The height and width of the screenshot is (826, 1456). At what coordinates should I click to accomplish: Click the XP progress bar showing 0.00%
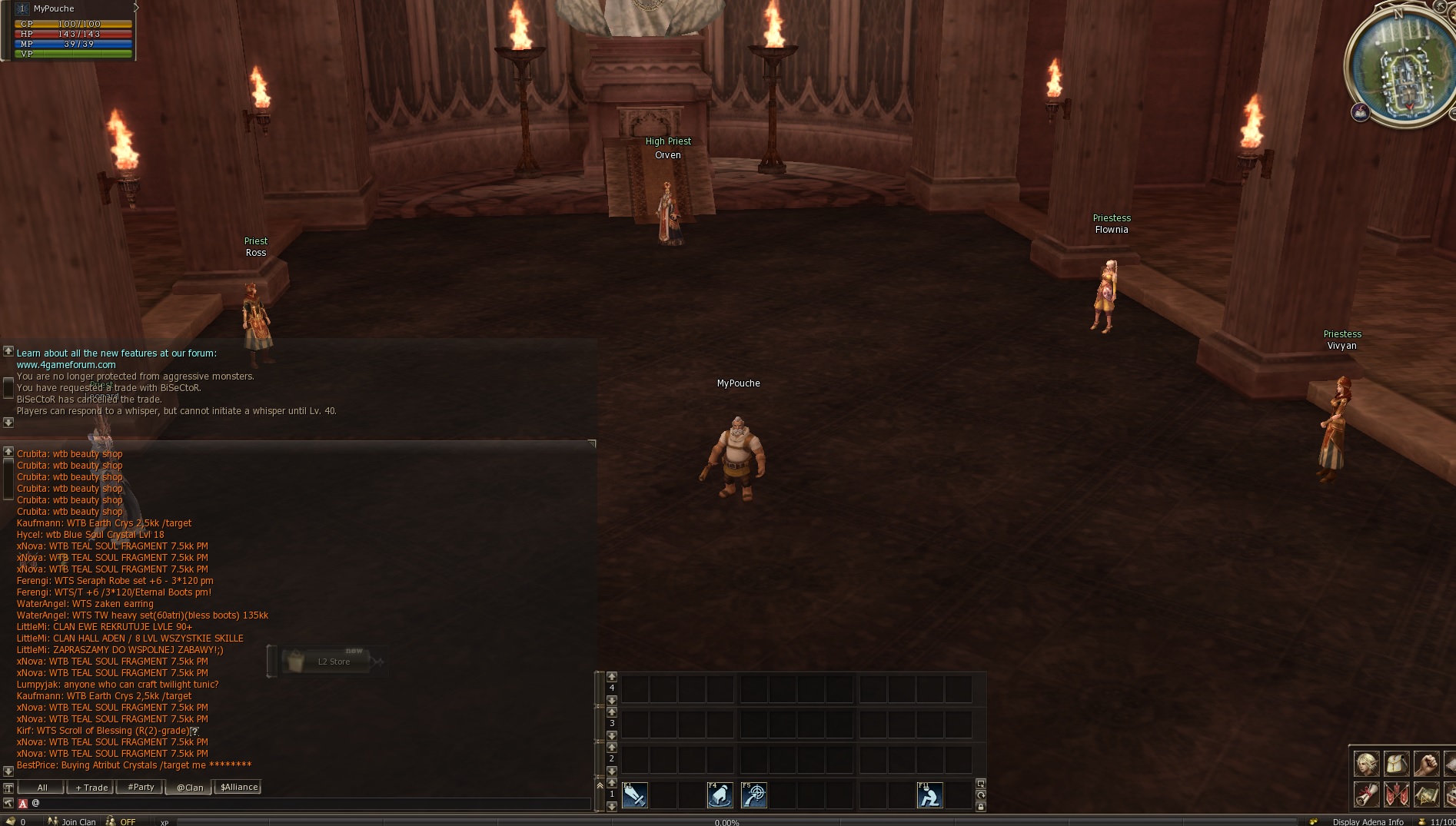(x=726, y=822)
